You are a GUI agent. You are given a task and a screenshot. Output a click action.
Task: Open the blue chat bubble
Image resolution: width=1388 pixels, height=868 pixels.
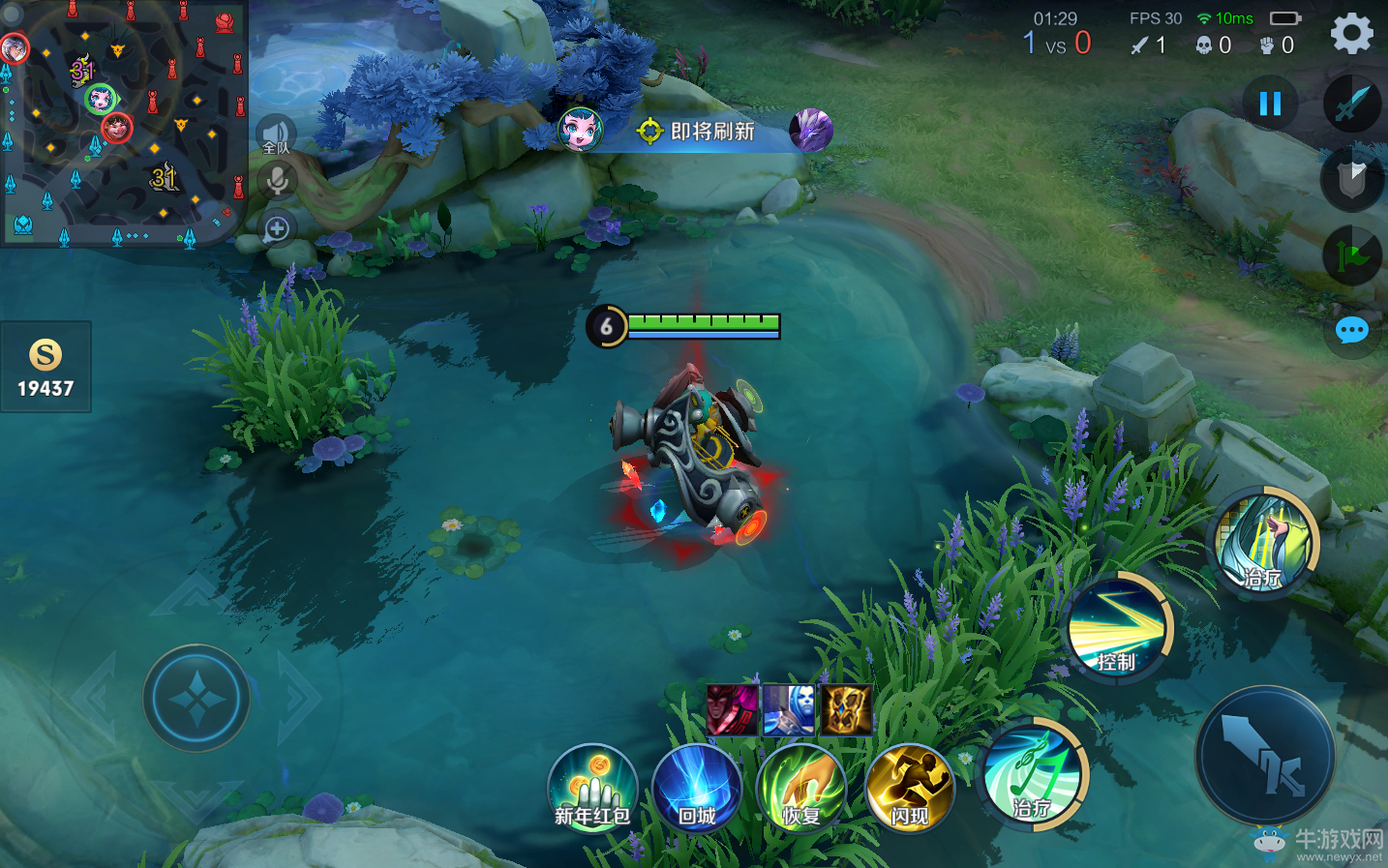tap(1351, 331)
